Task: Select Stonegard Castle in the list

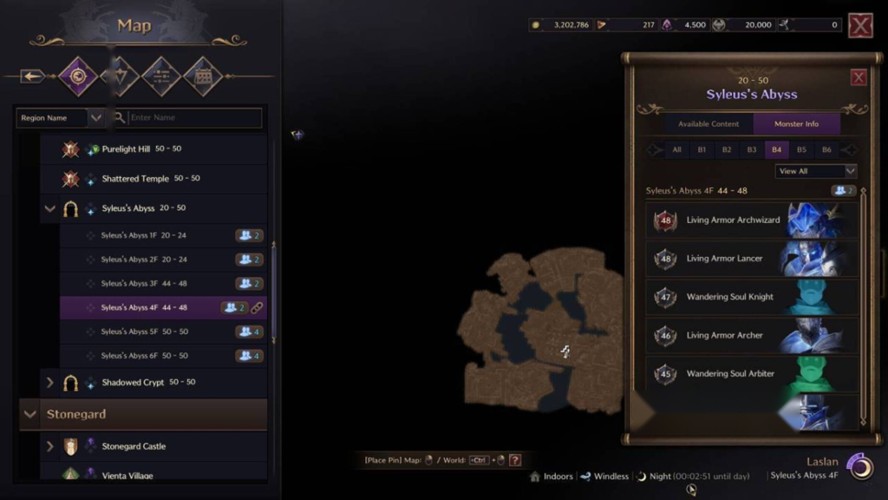Action: (x=134, y=446)
